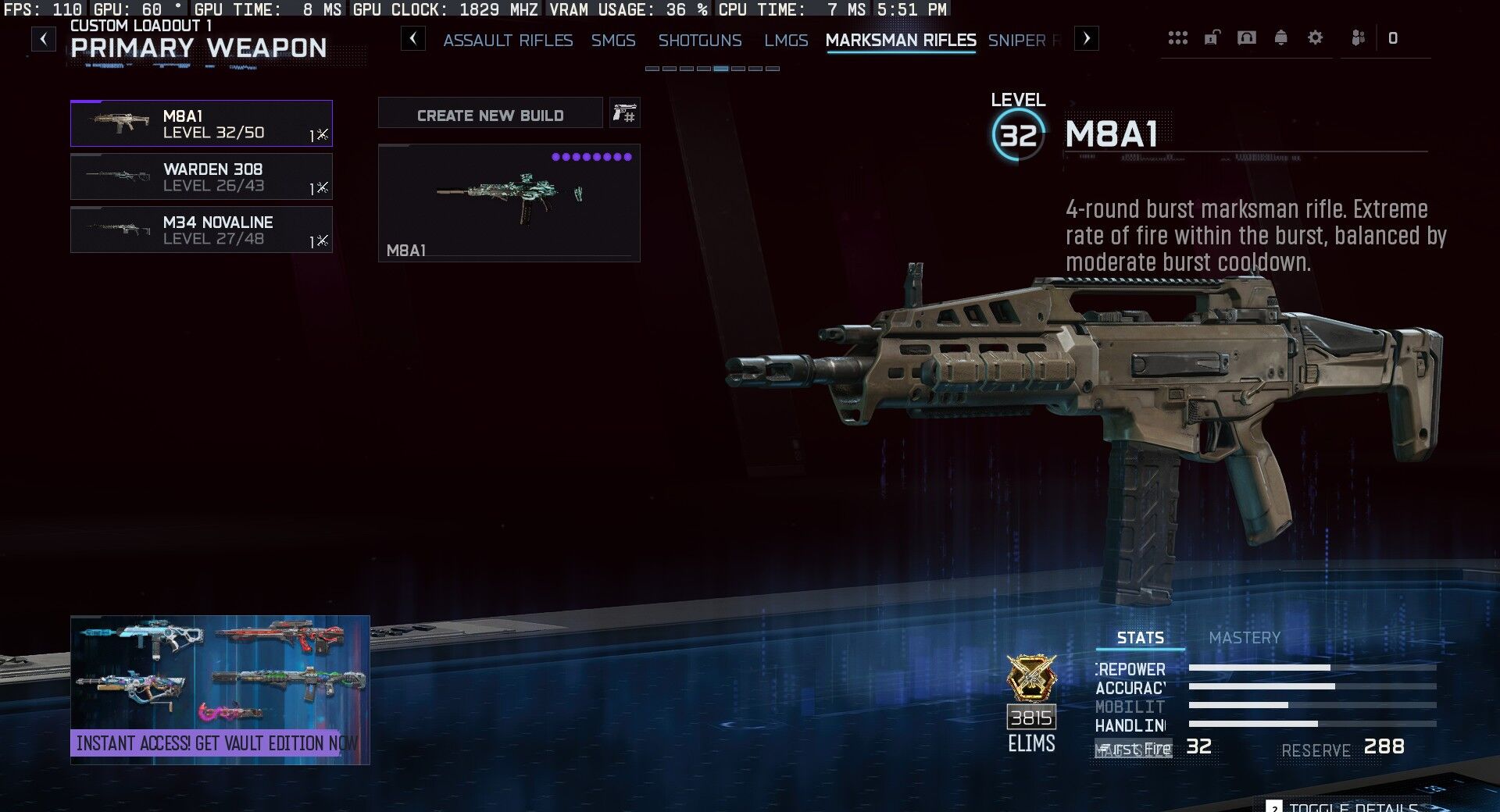View notifications via the bell icon

pyautogui.click(x=1281, y=37)
